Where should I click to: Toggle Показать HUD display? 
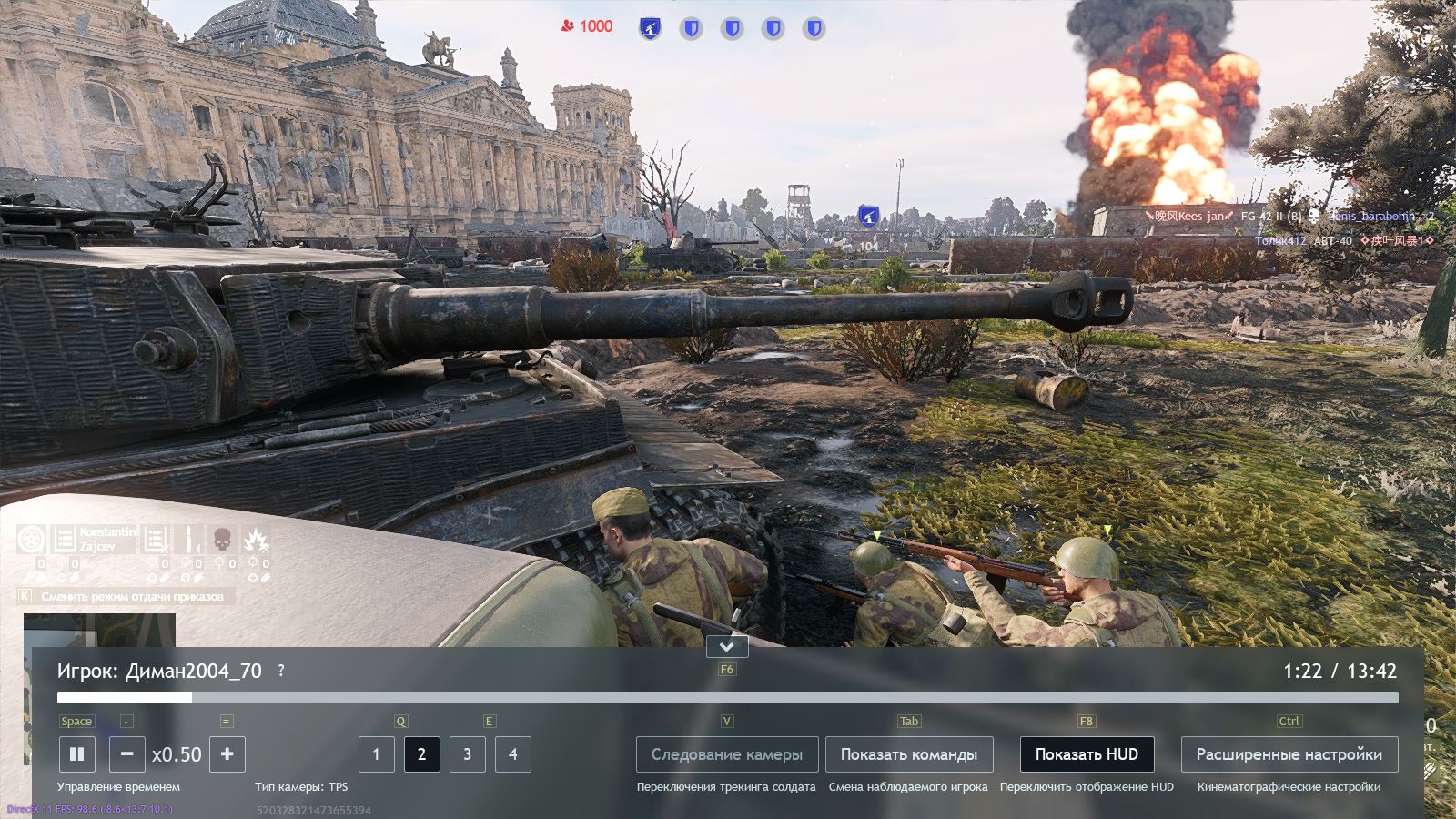1087,754
